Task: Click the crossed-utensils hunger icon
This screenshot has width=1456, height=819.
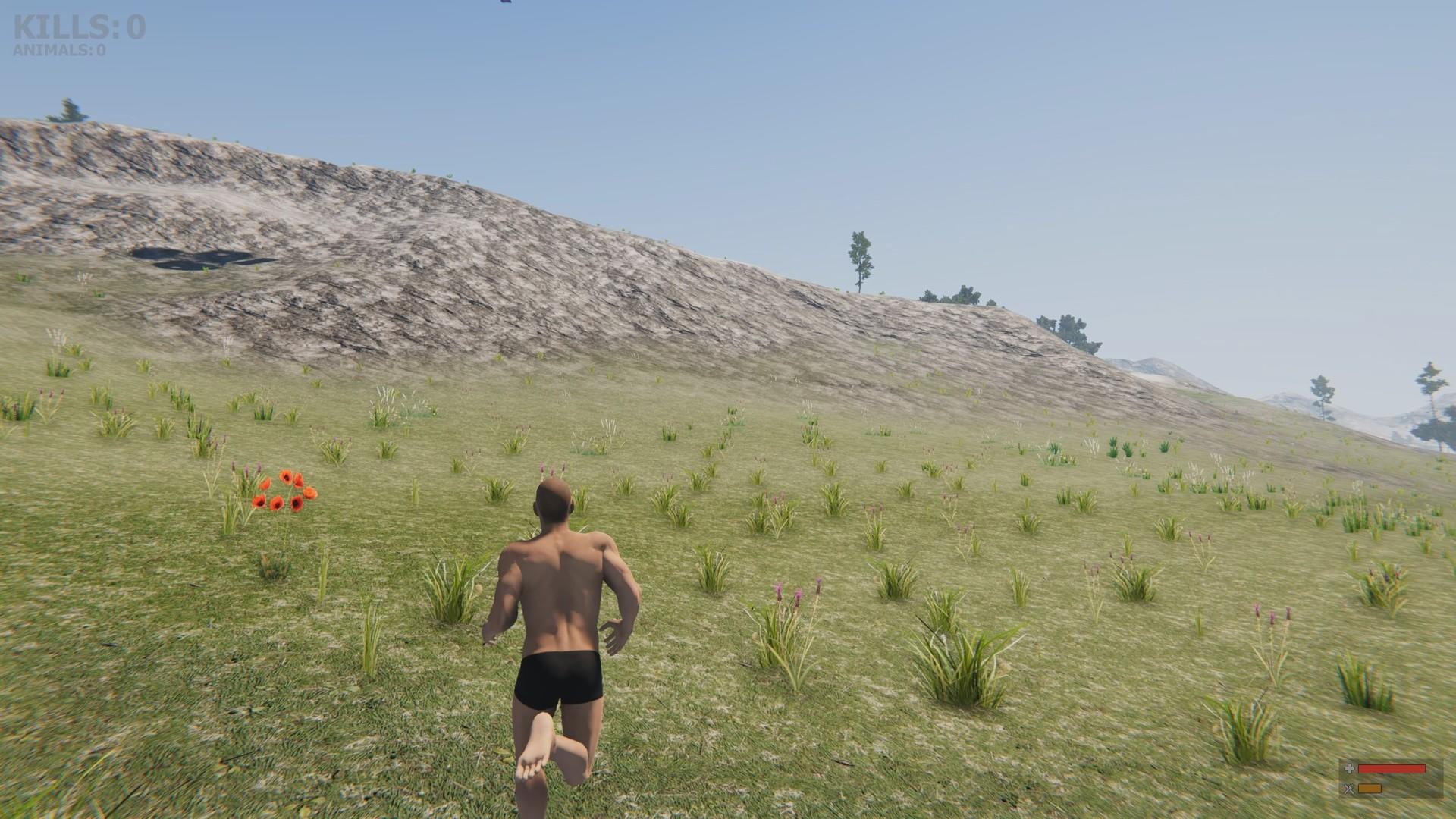Action: tap(1348, 789)
